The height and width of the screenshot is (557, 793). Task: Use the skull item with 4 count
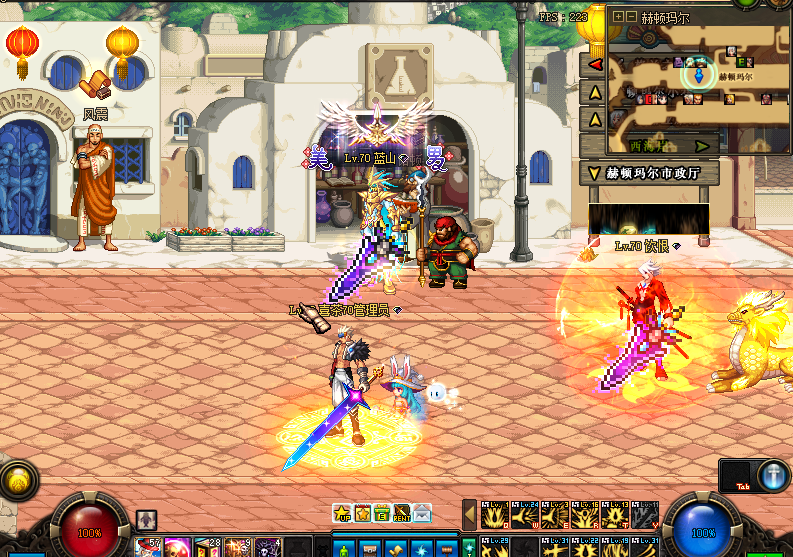click(268, 548)
